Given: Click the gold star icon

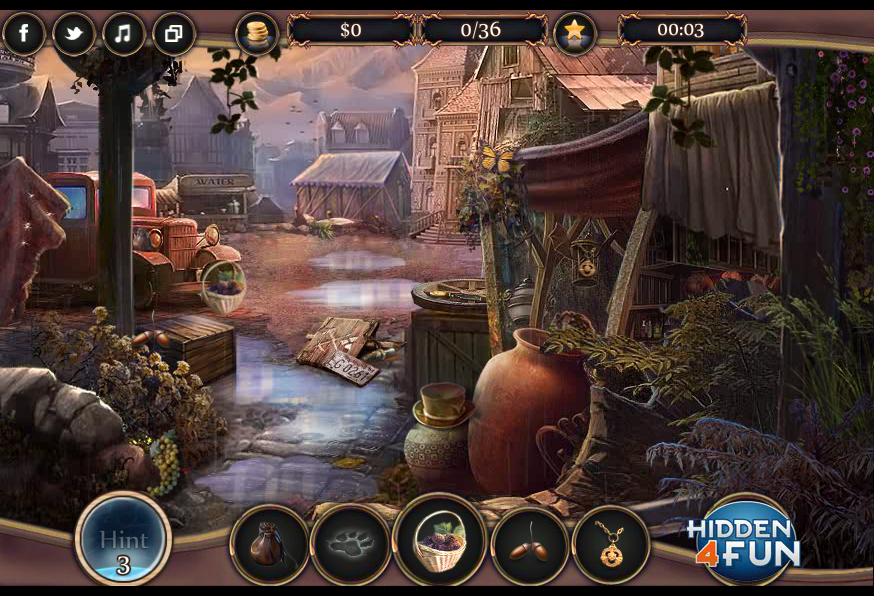Looking at the screenshot, I should (574, 33).
